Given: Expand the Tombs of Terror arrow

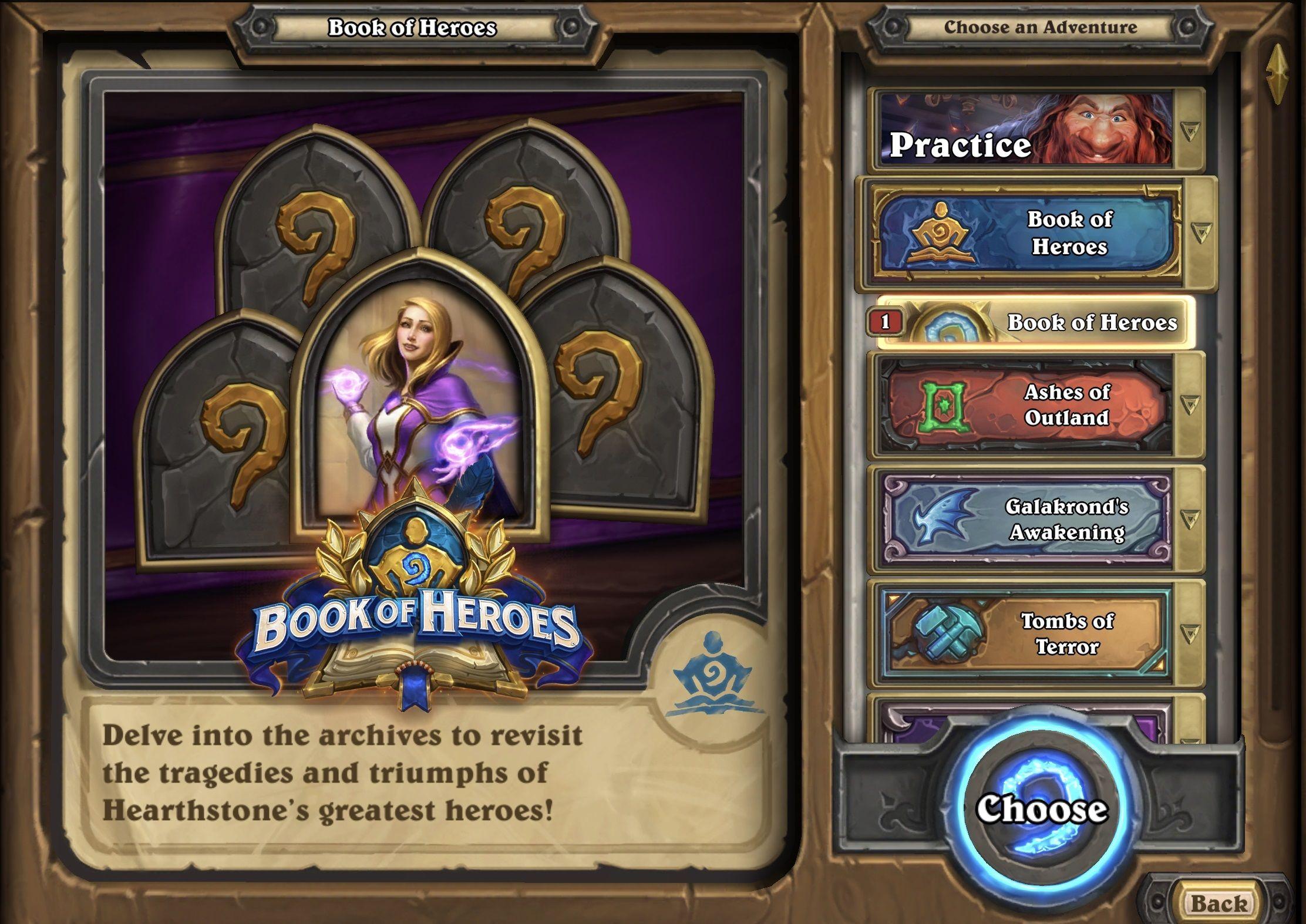Looking at the screenshot, I should (1190, 633).
